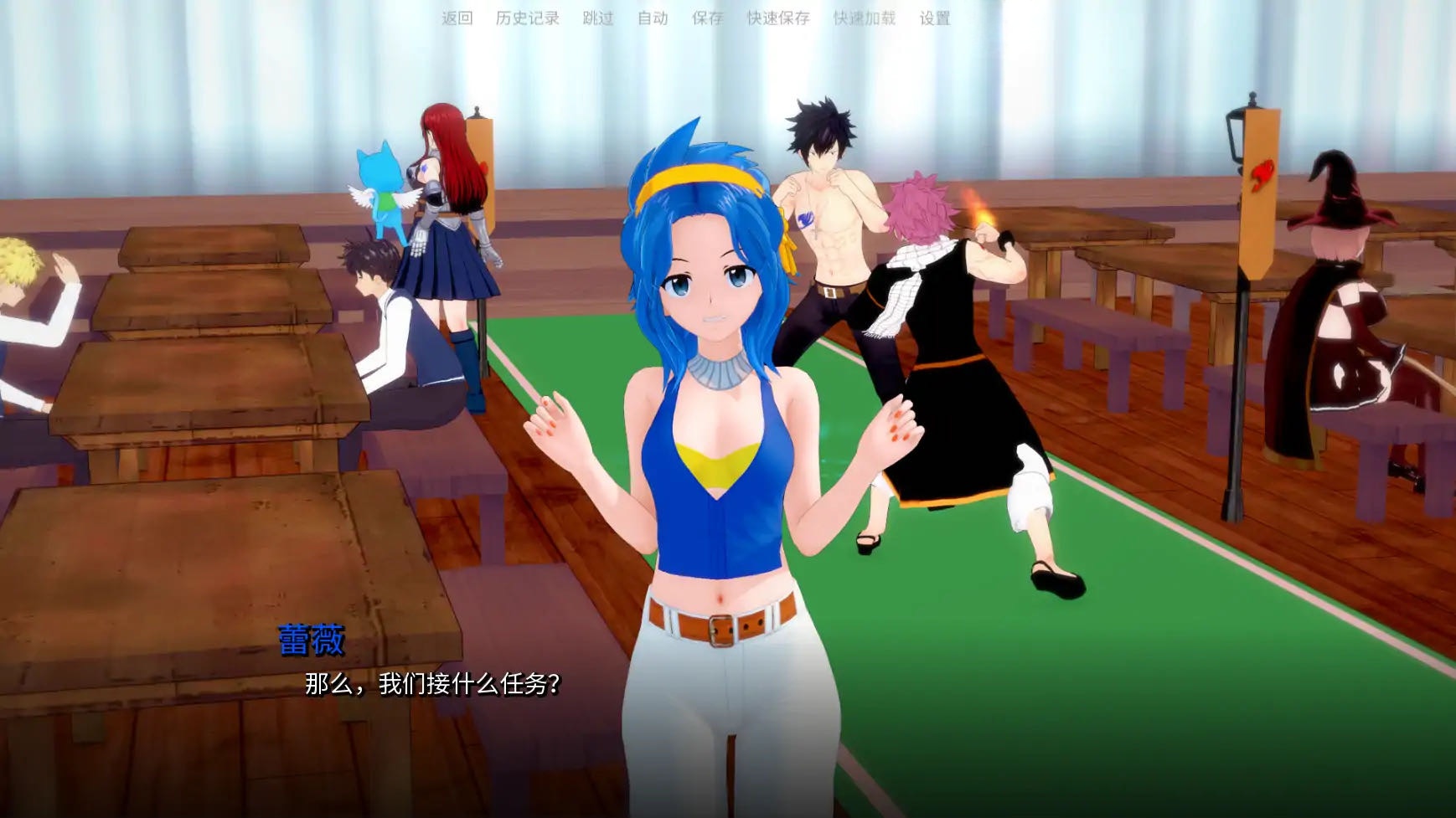1456x818 pixels.
Task: Activate 跳过 to skip dialogue
Action: (598, 18)
